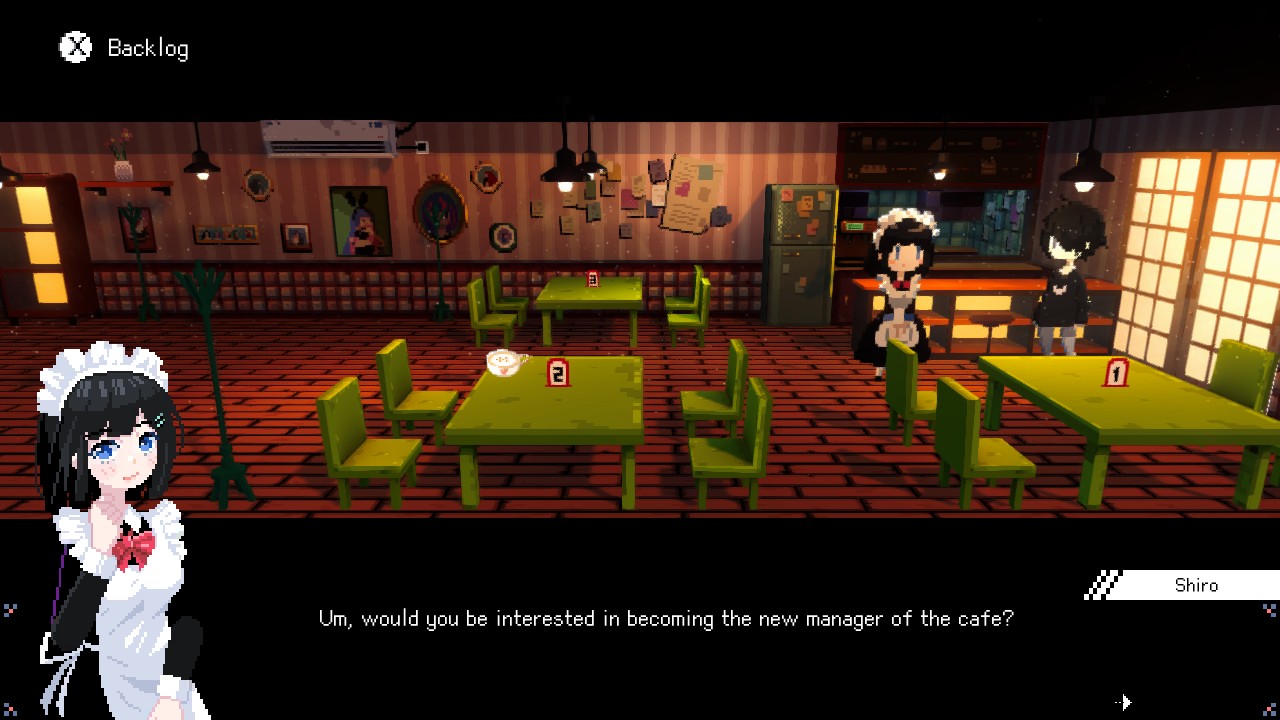
Task: Click the table number 2 sign
Action: (560, 371)
